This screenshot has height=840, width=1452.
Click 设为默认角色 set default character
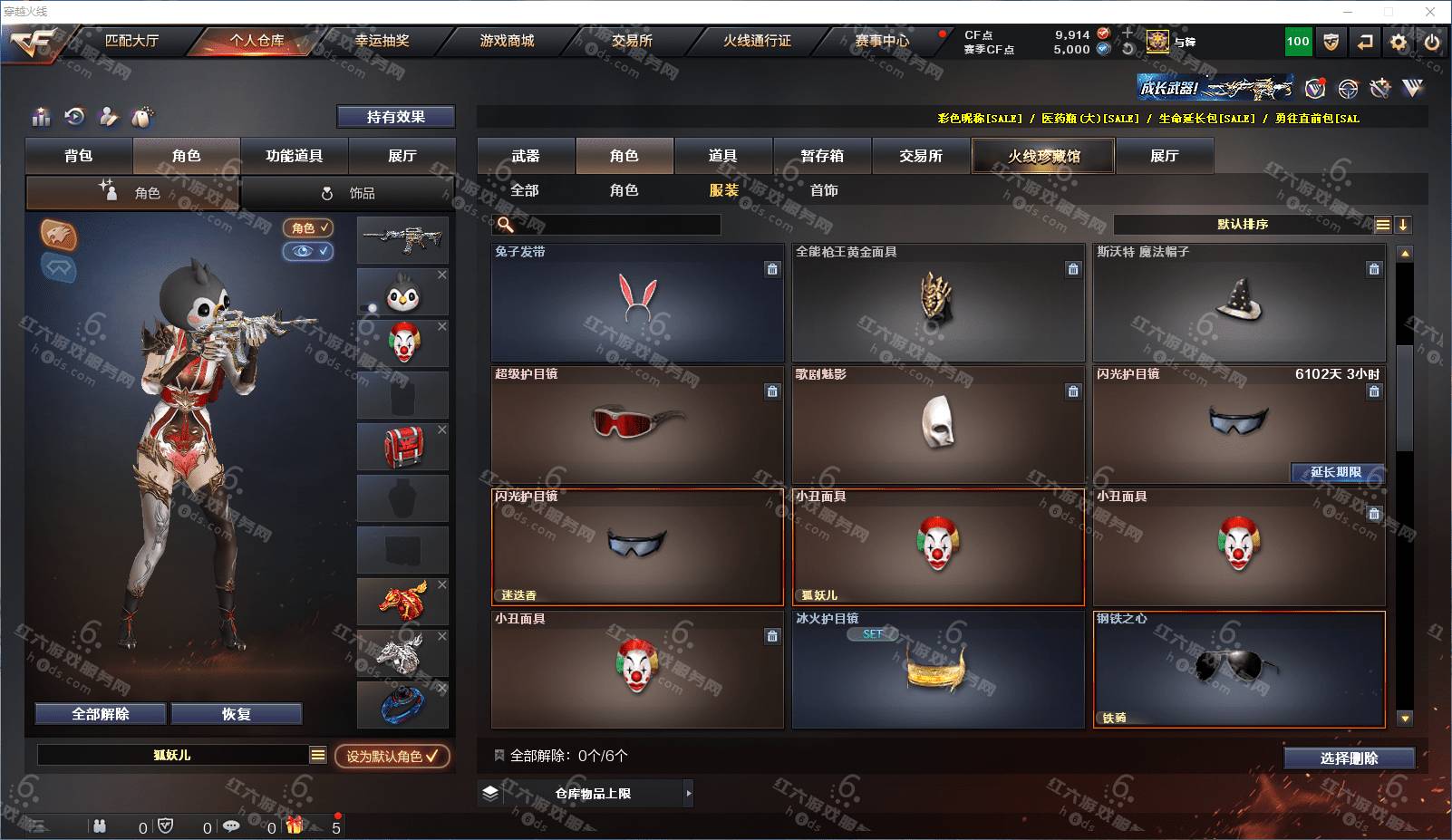(392, 756)
